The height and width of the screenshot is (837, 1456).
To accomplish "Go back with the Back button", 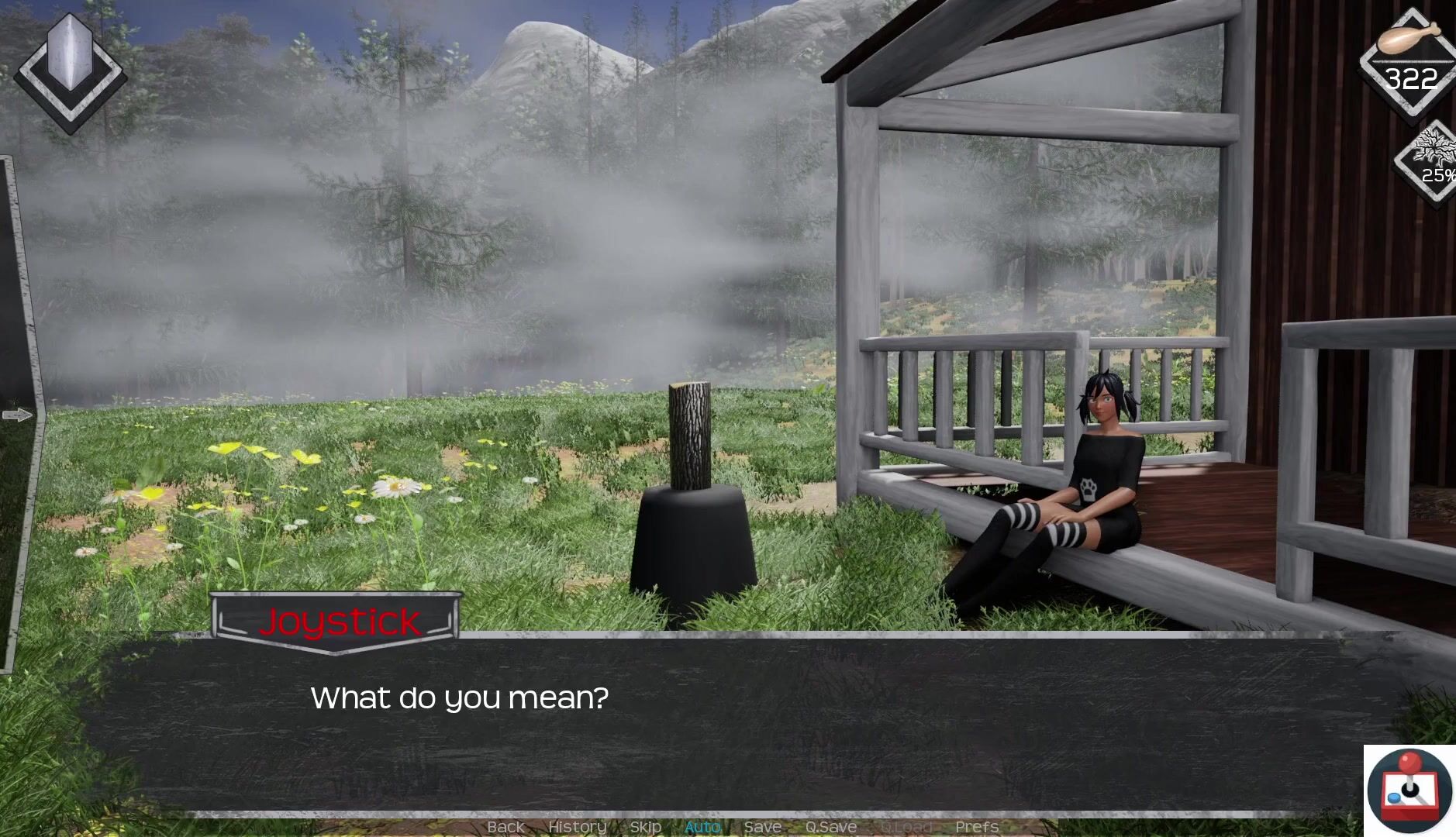I will (x=505, y=827).
